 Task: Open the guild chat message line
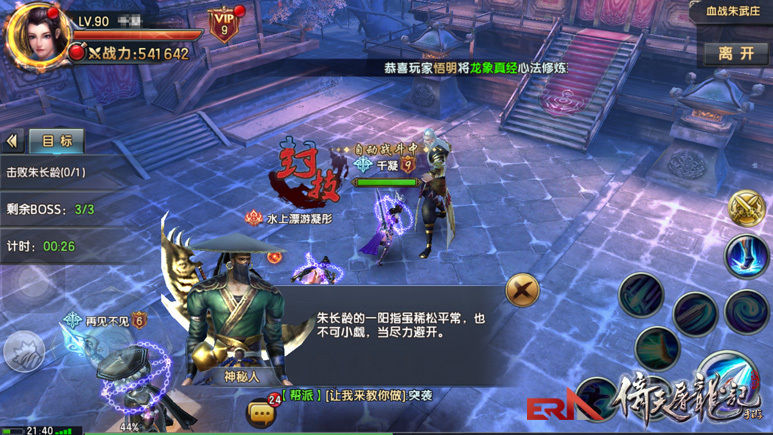(358, 396)
